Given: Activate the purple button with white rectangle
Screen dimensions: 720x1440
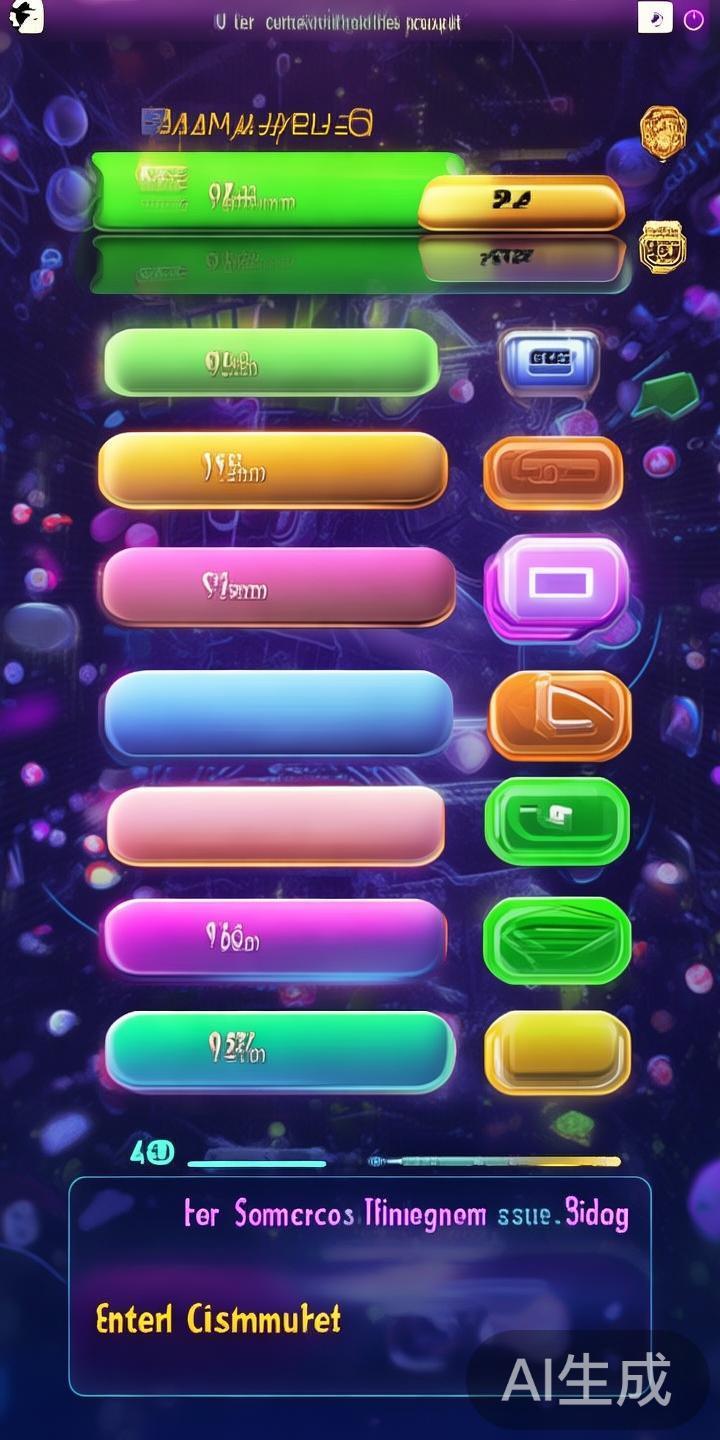Looking at the screenshot, I should point(557,586).
